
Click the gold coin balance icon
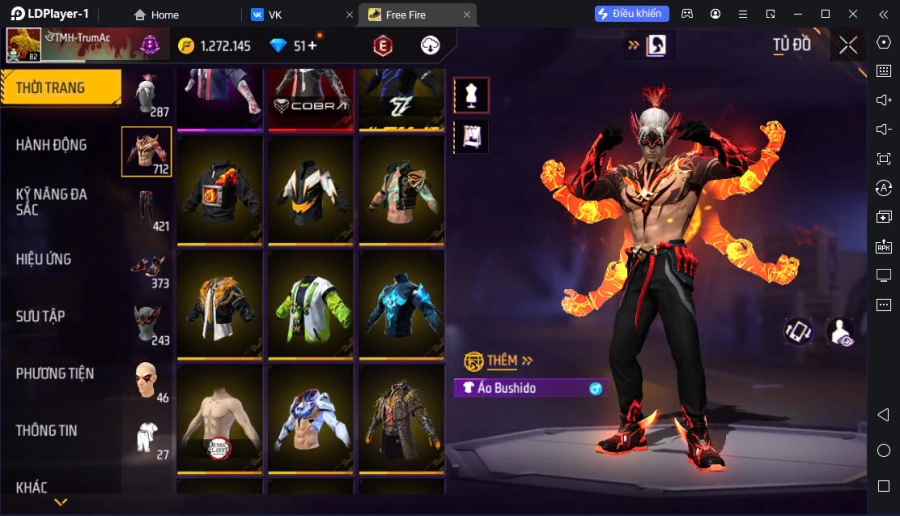point(186,46)
